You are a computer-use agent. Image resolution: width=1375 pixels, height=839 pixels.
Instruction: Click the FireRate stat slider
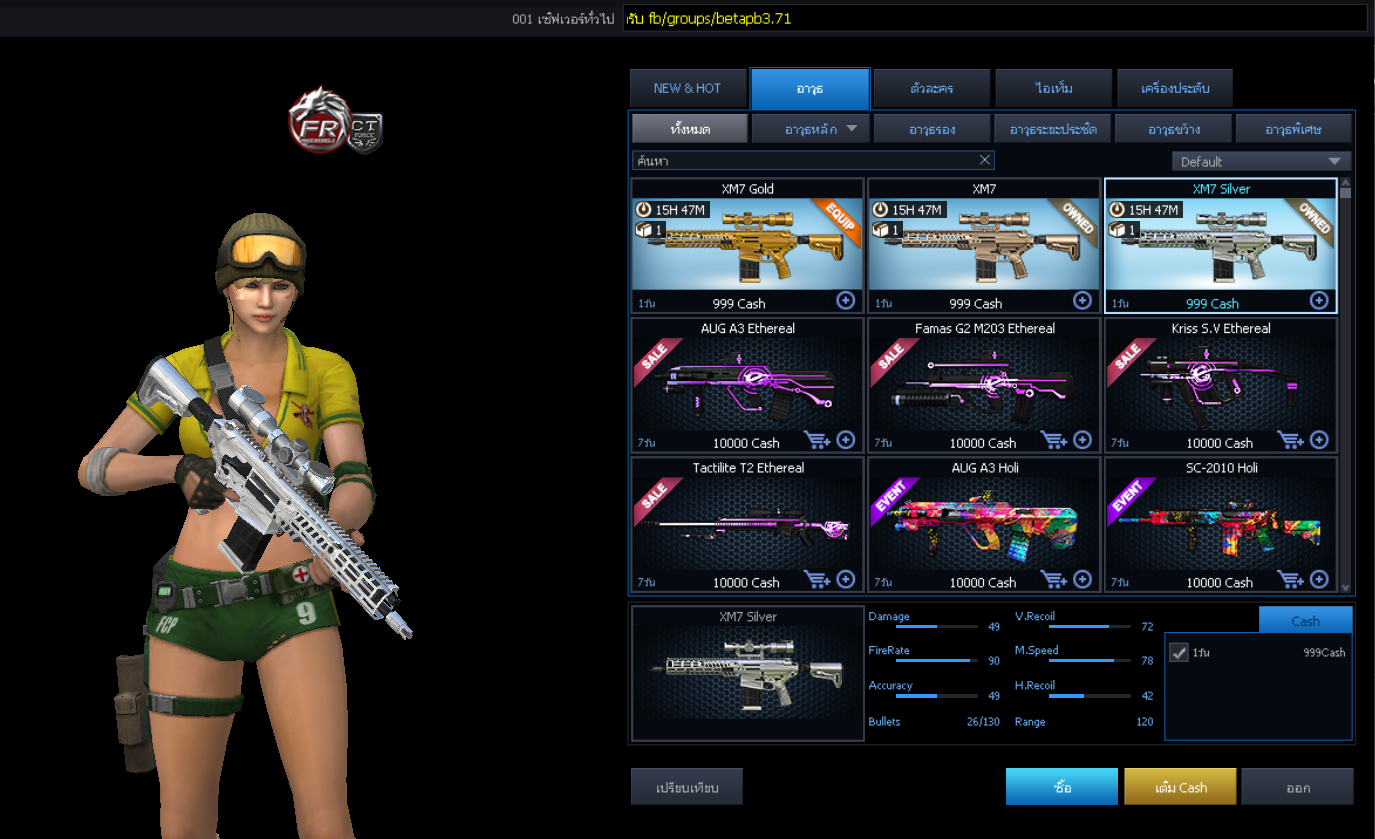click(938, 662)
